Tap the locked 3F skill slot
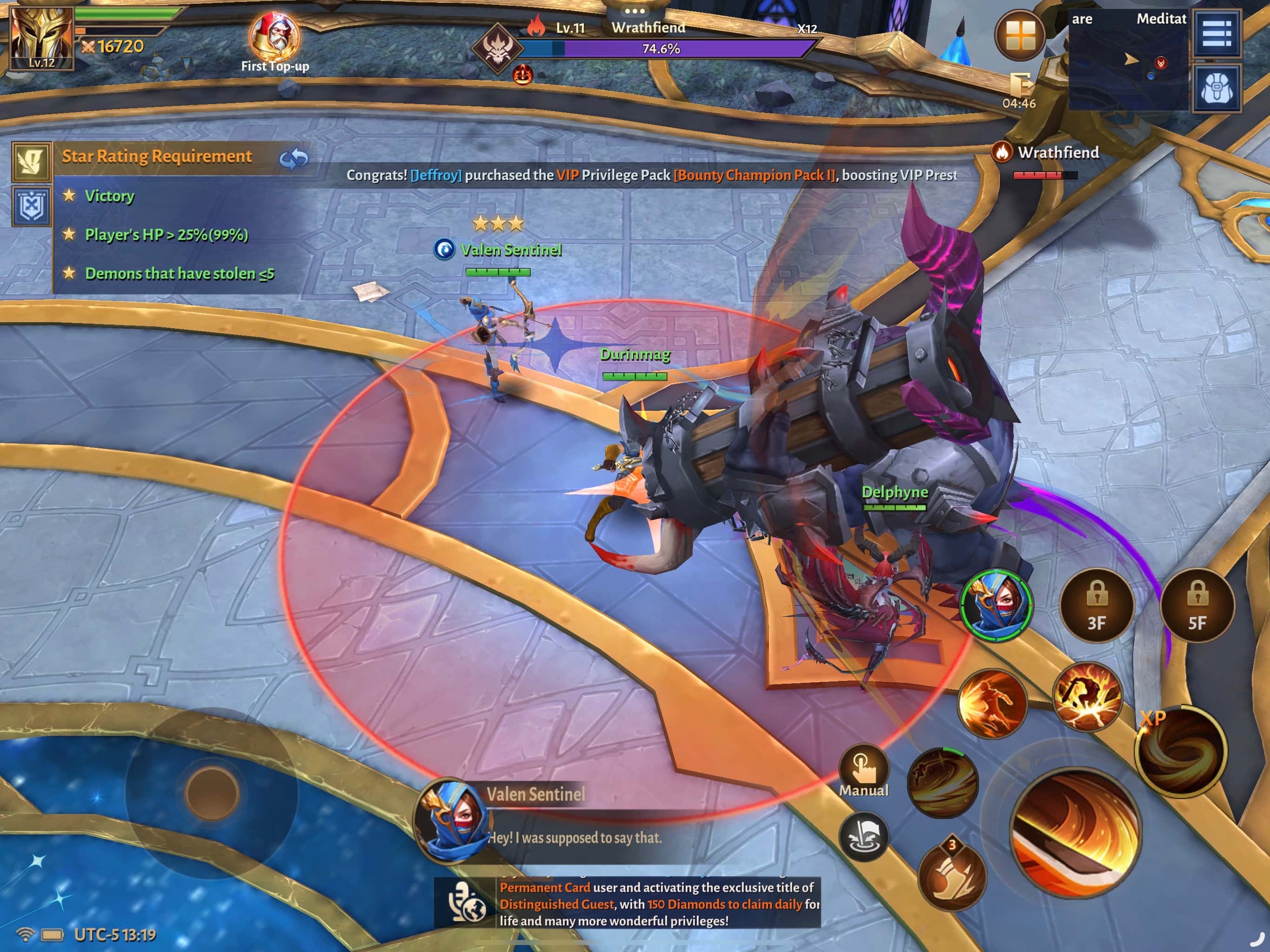1270x952 pixels. tap(1096, 605)
